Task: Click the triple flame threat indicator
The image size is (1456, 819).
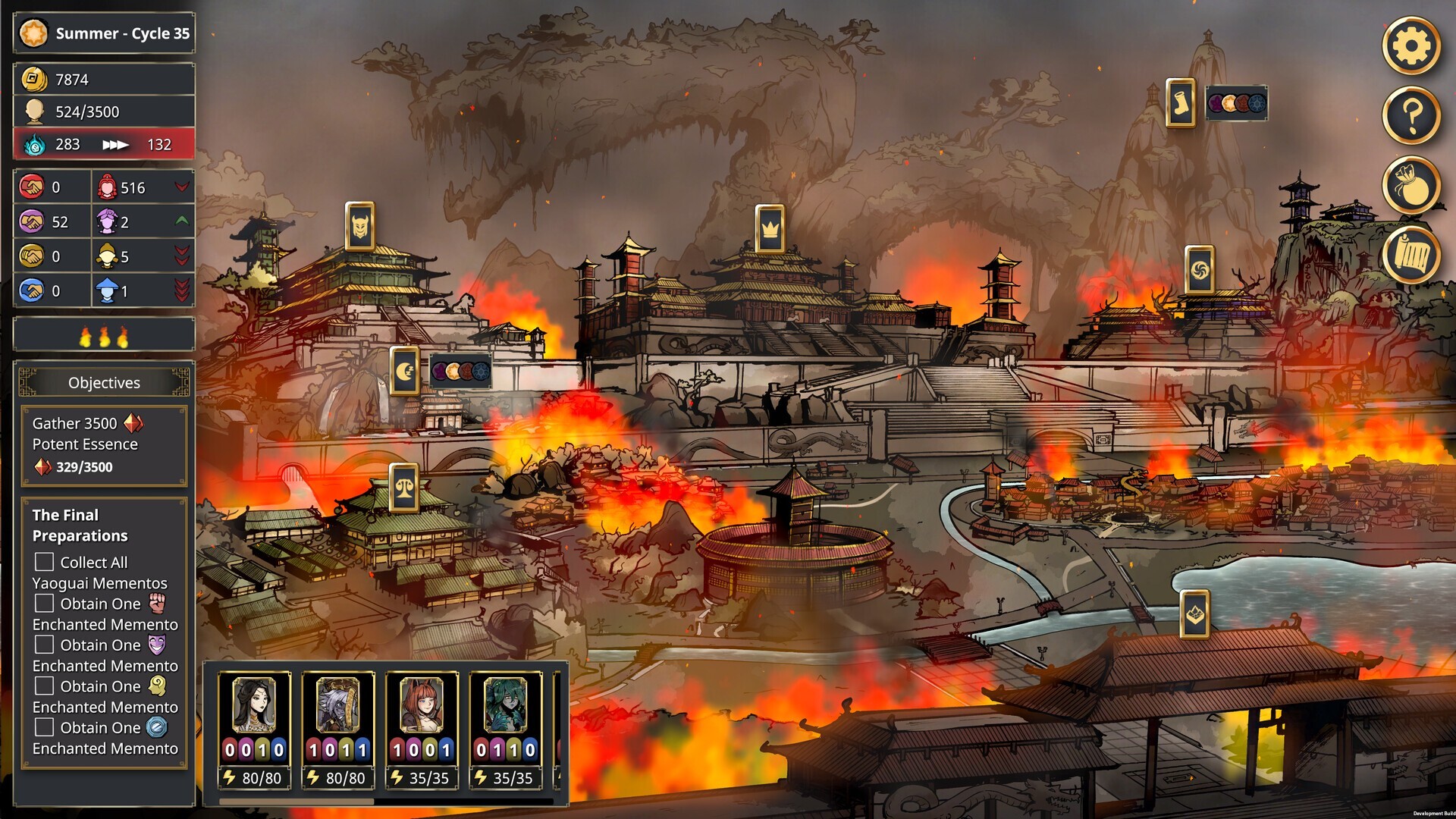Action: click(x=104, y=334)
